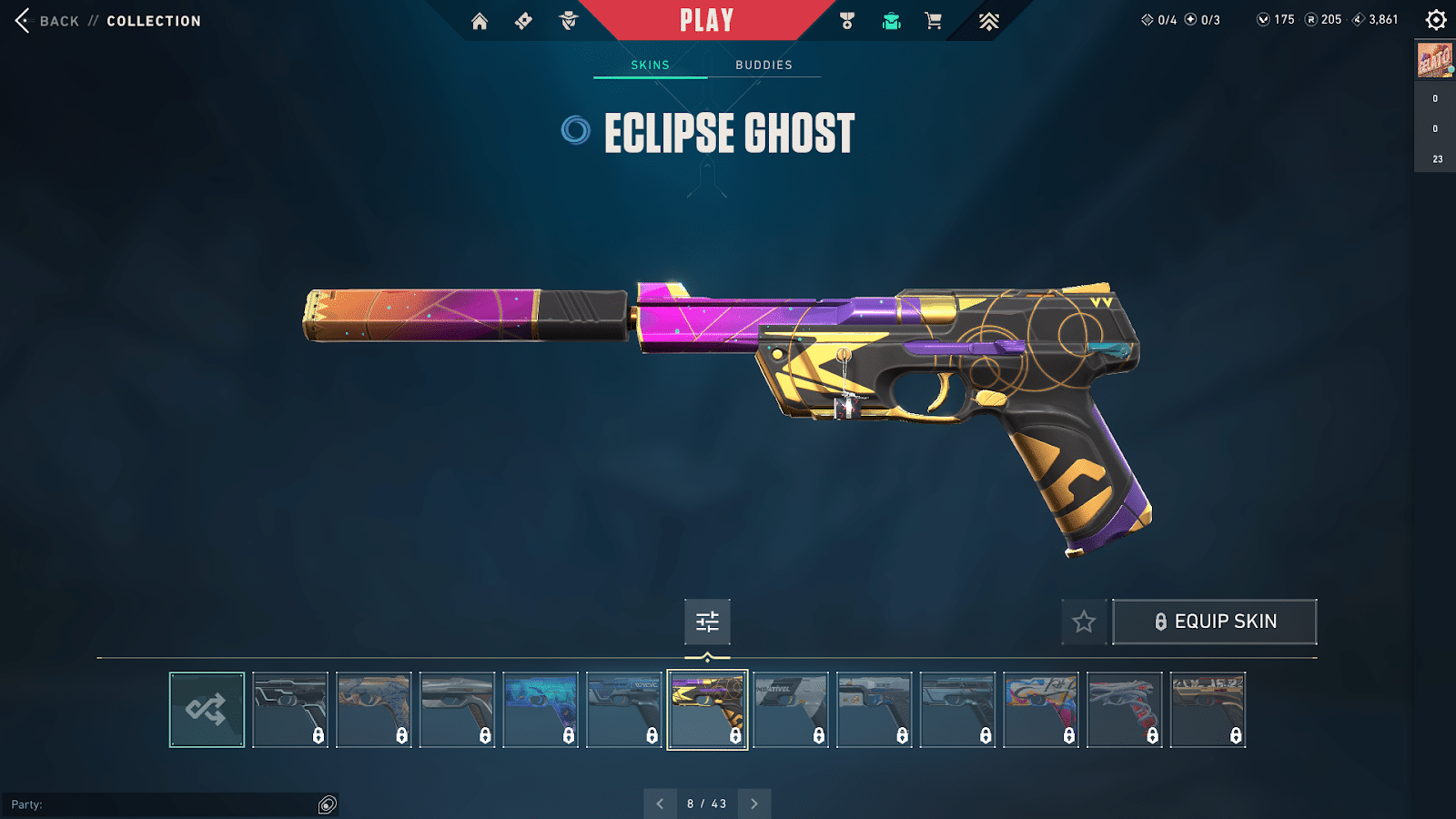Open the Career medal icon
1456x819 pixels.
[x=847, y=19]
